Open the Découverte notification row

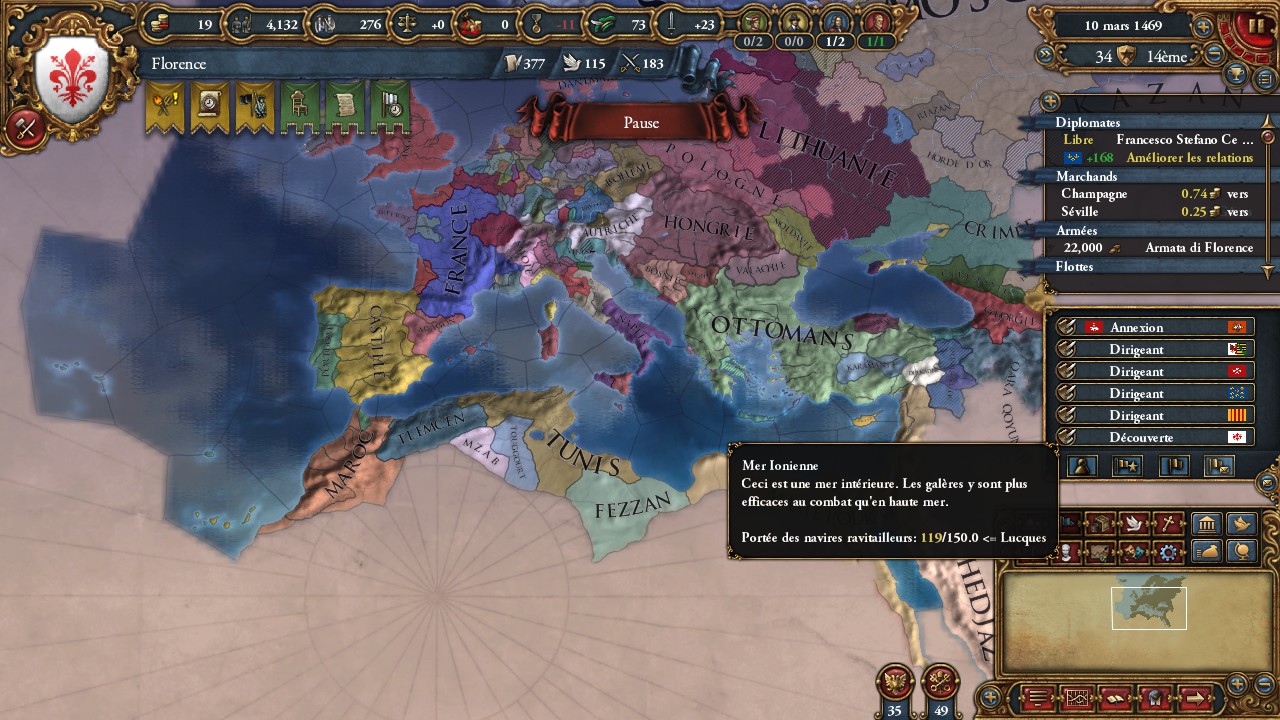(1155, 437)
